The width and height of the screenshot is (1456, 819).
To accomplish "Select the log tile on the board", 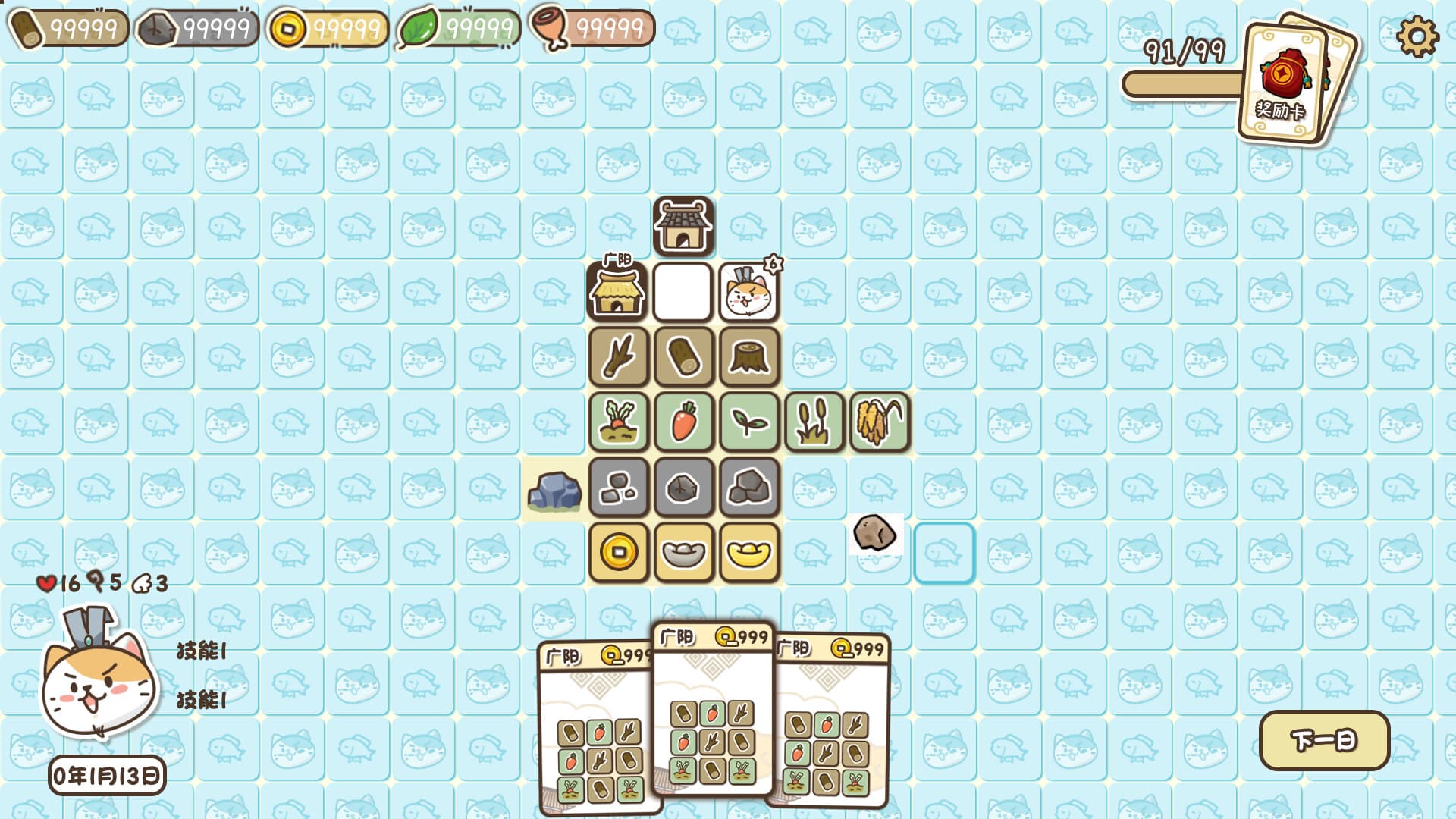I will [683, 357].
